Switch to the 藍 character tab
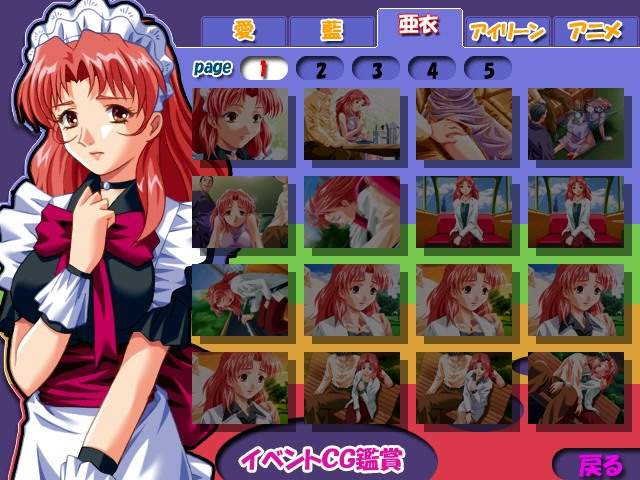640x480 pixels. tap(330, 31)
